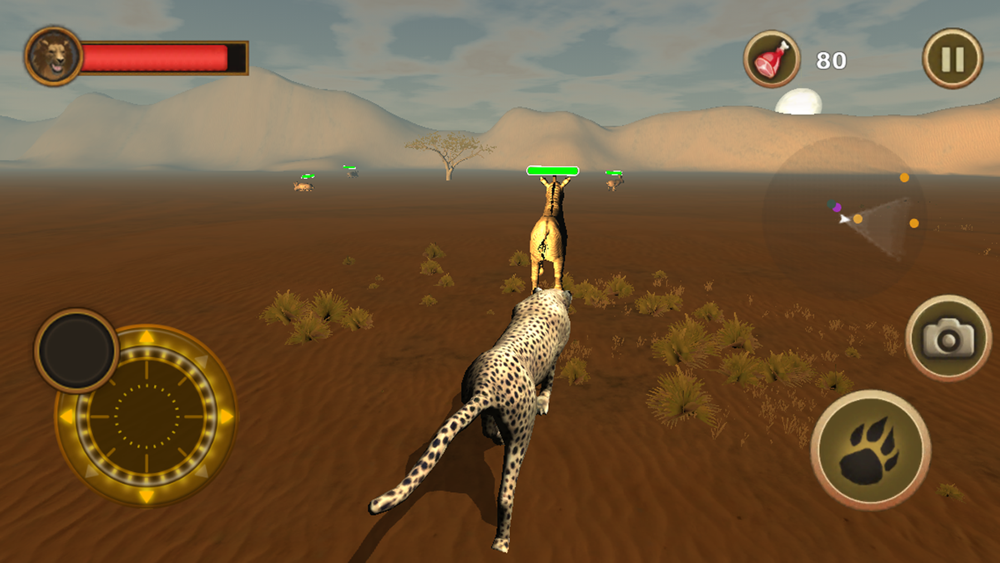The height and width of the screenshot is (563, 1000).
Task: Click the dark joystick thumb knob
Action: (77, 350)
